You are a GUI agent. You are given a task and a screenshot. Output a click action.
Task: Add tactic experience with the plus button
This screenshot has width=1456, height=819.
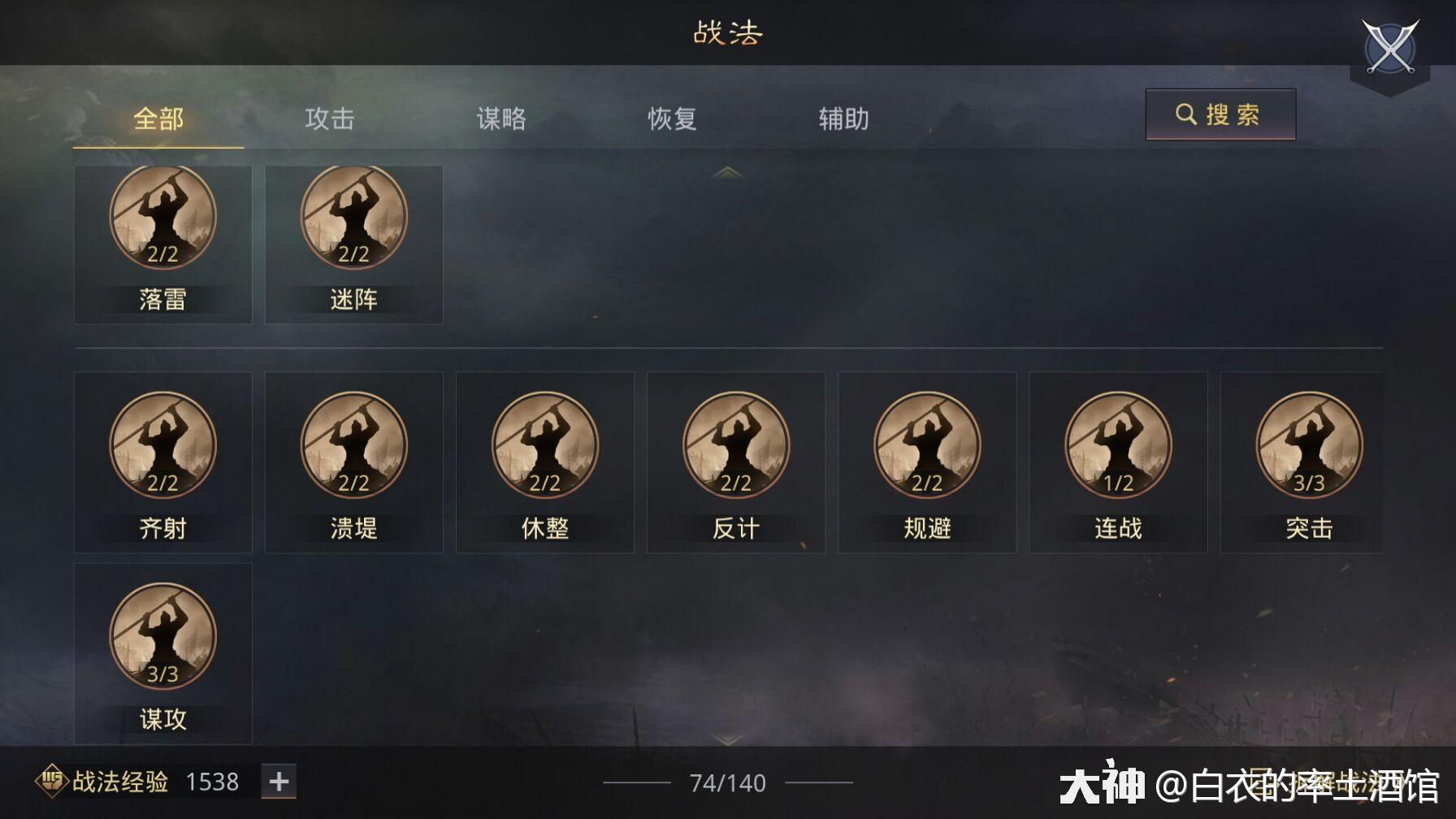[x=278, y=781]
